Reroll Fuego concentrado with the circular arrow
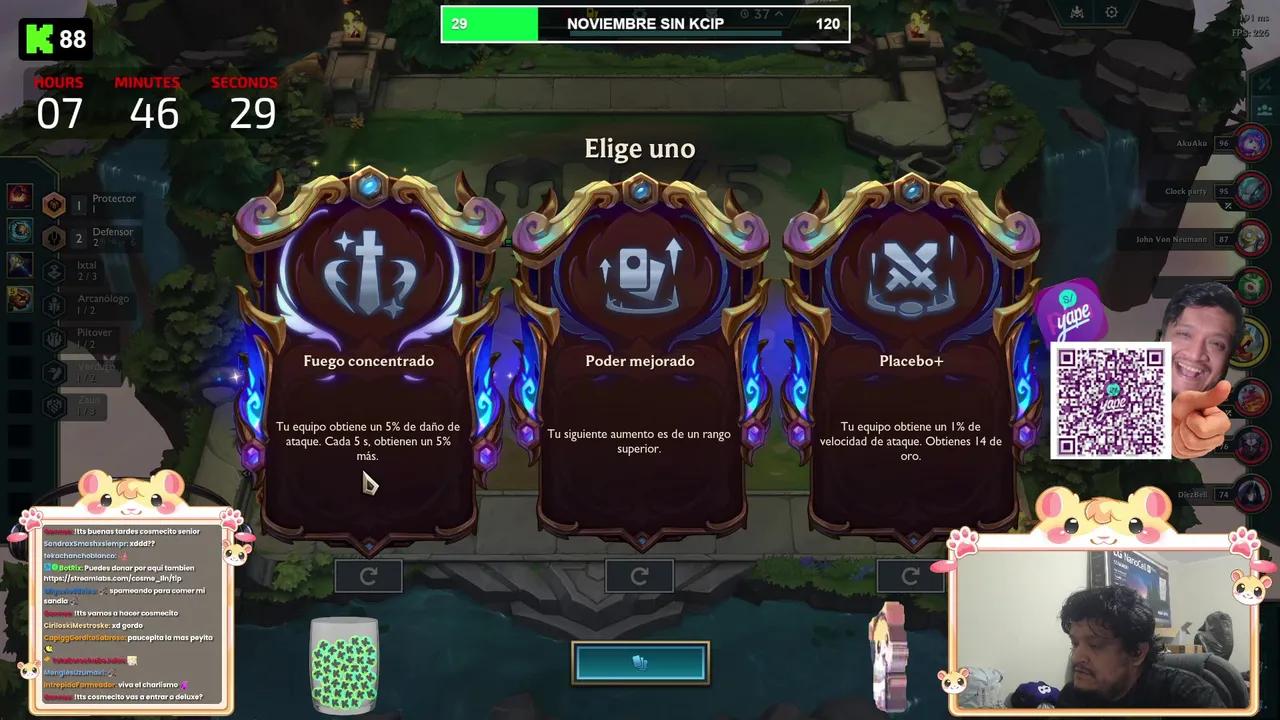 [x=368, y=576]
